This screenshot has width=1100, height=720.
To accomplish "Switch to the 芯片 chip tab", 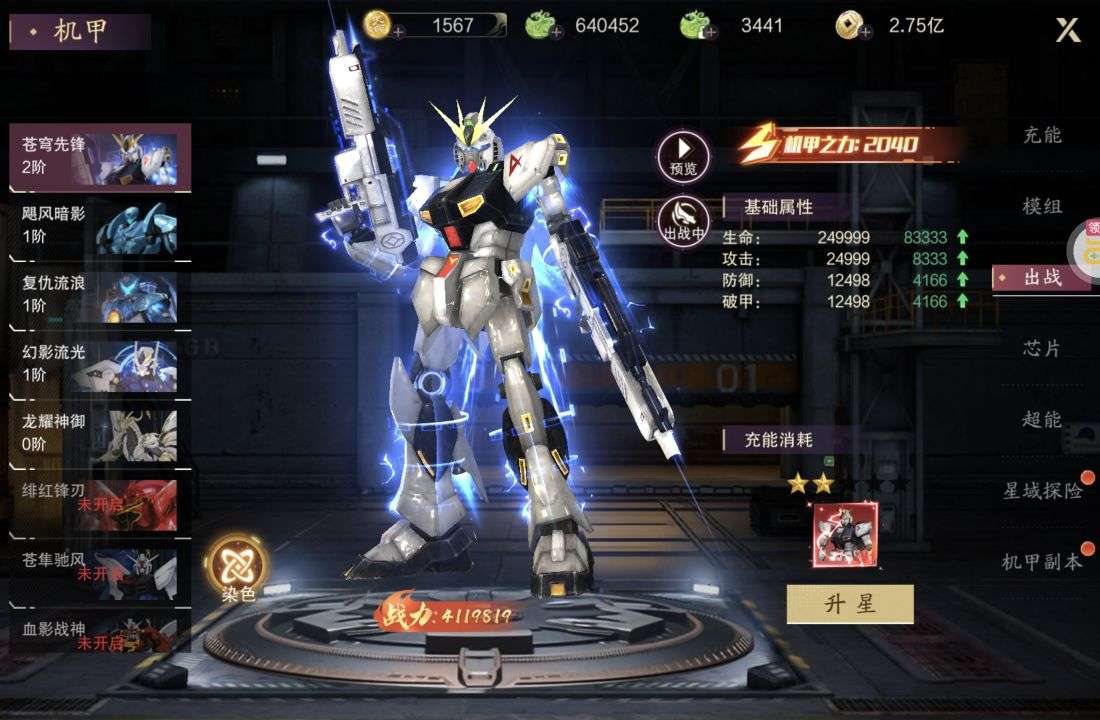I will click(1042, 348).
